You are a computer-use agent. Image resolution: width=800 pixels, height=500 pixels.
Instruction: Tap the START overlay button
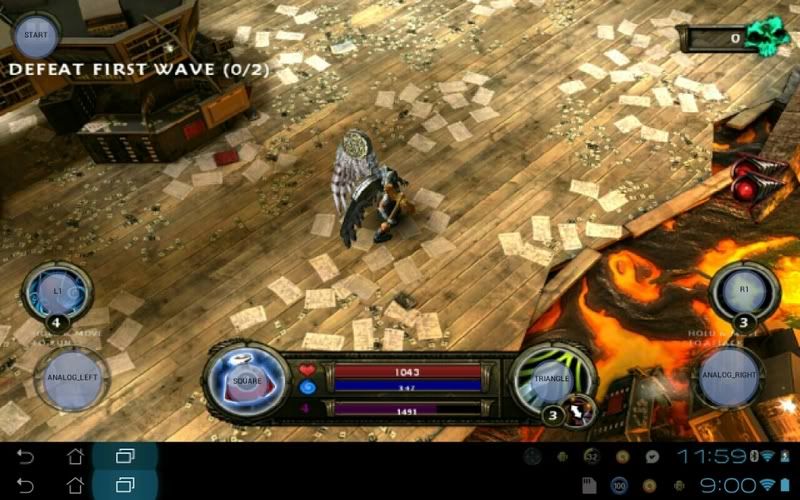[x=36, y=35]
